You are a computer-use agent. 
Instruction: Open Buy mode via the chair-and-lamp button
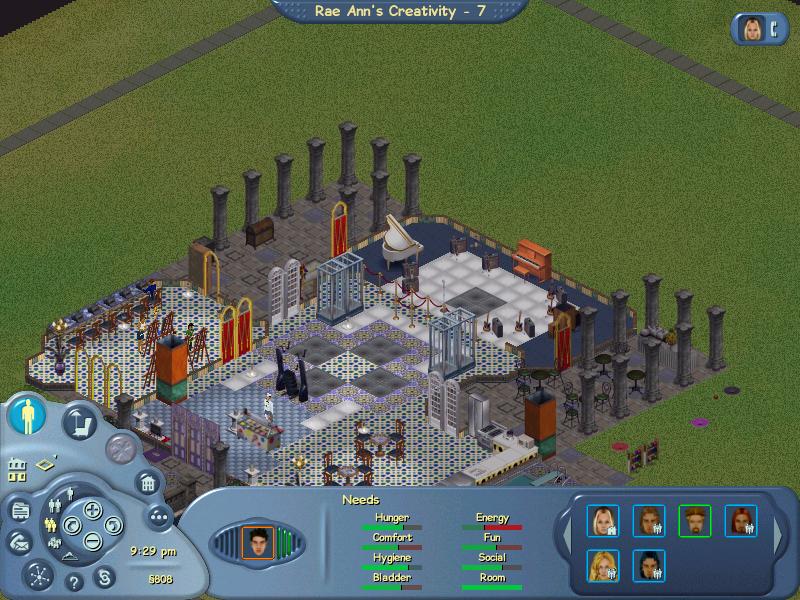pyautogui.click(x=79, y=421)
